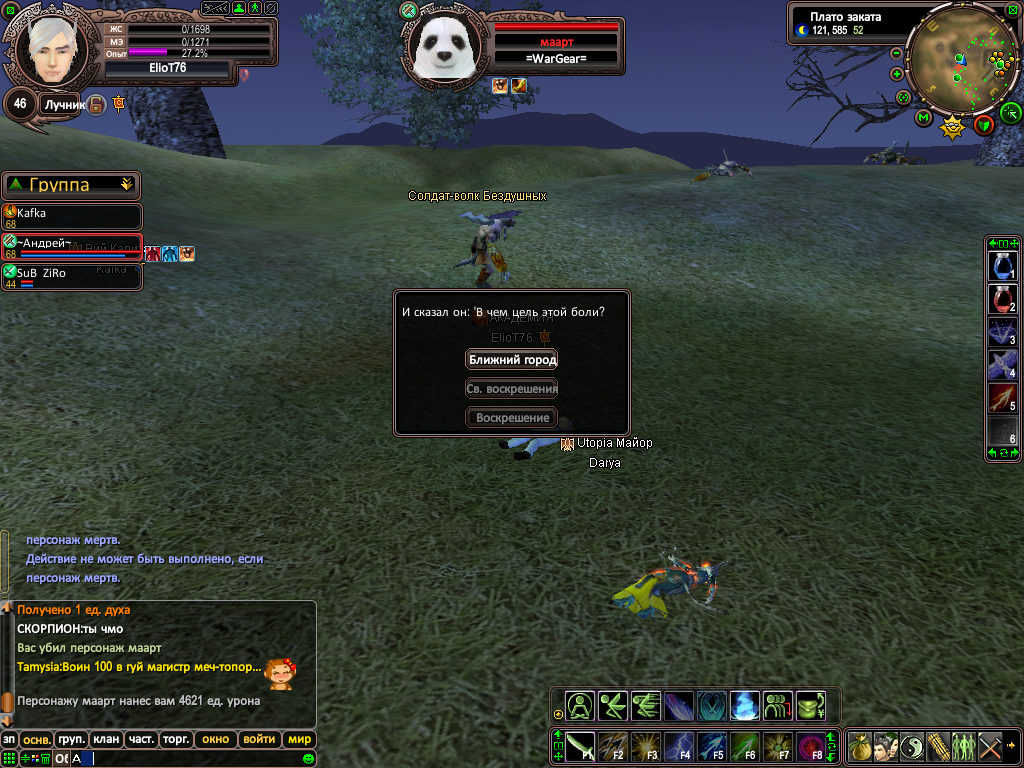Viewport: 1024px width, 768px height.
Task: Select the Воскрешение button in the death dialog
Action: point(512,418)
